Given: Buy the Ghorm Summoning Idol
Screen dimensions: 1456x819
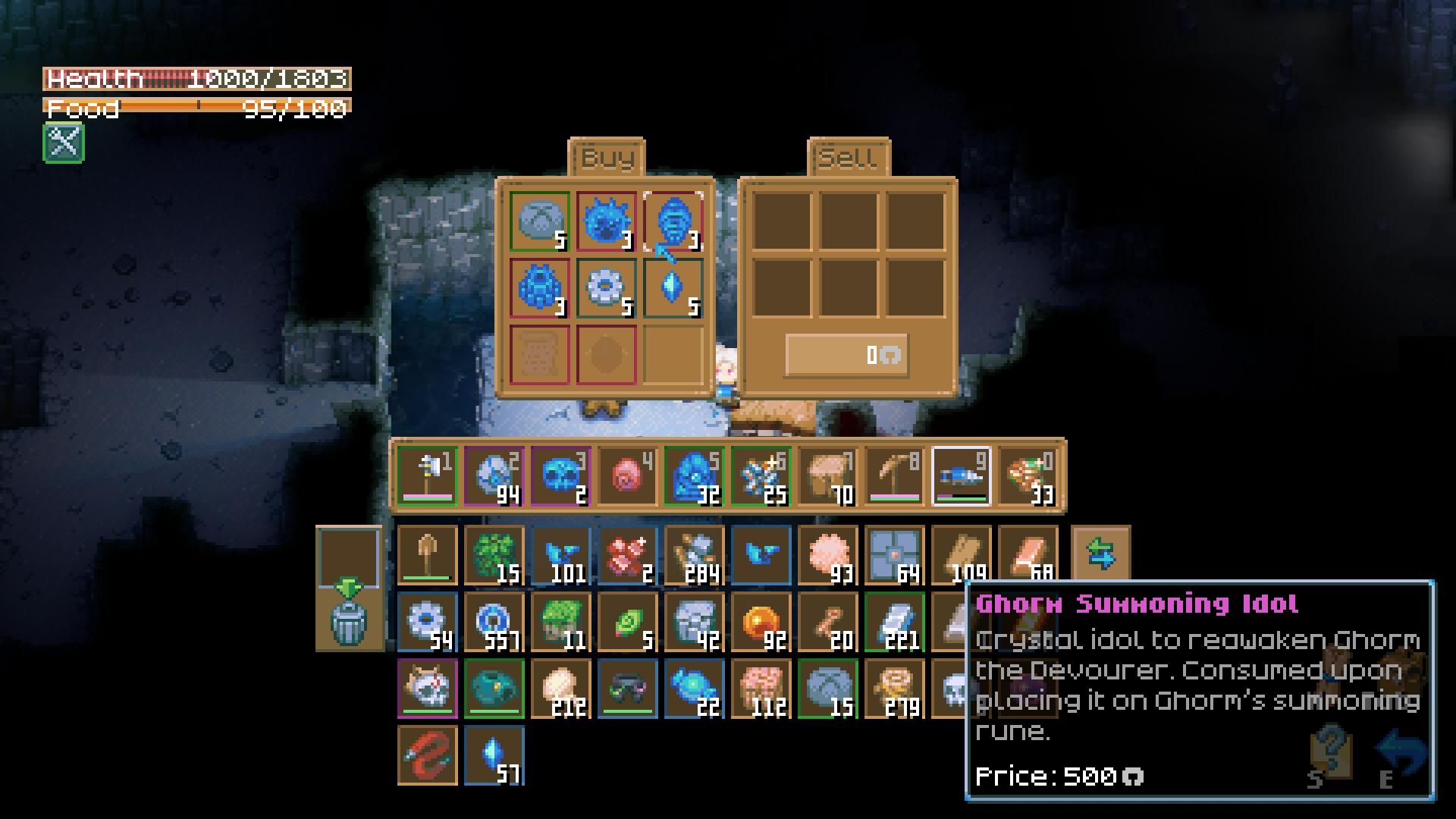Looking at the screenshot, I should point(673,221).
